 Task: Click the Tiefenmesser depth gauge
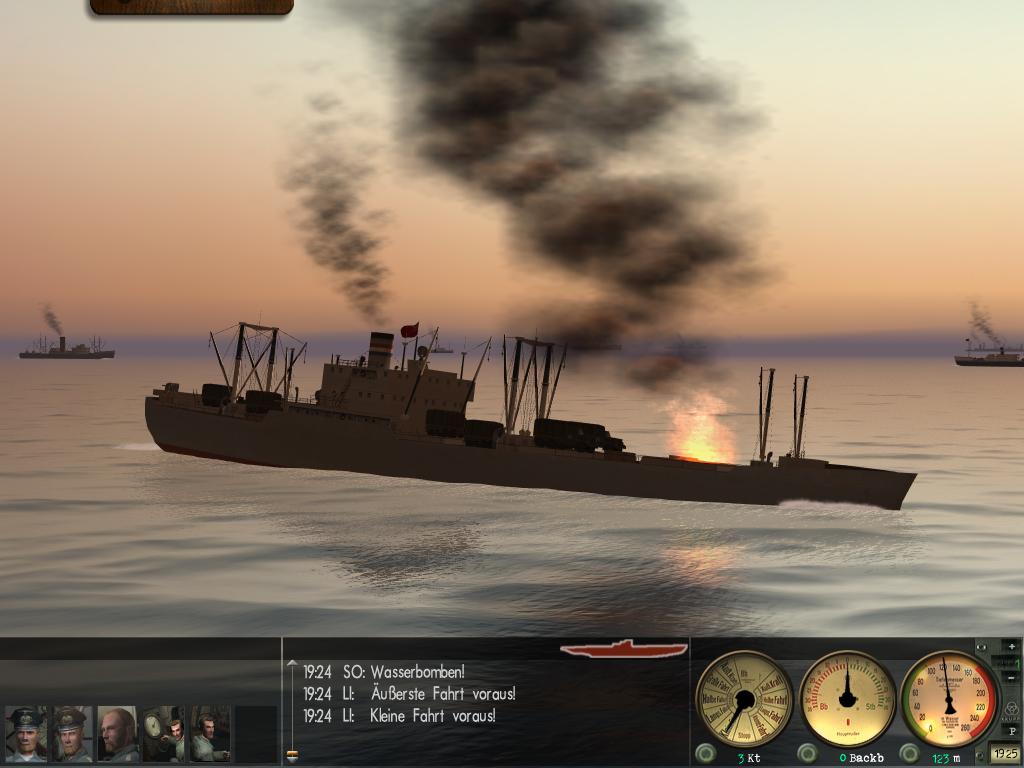click(949, 699)
